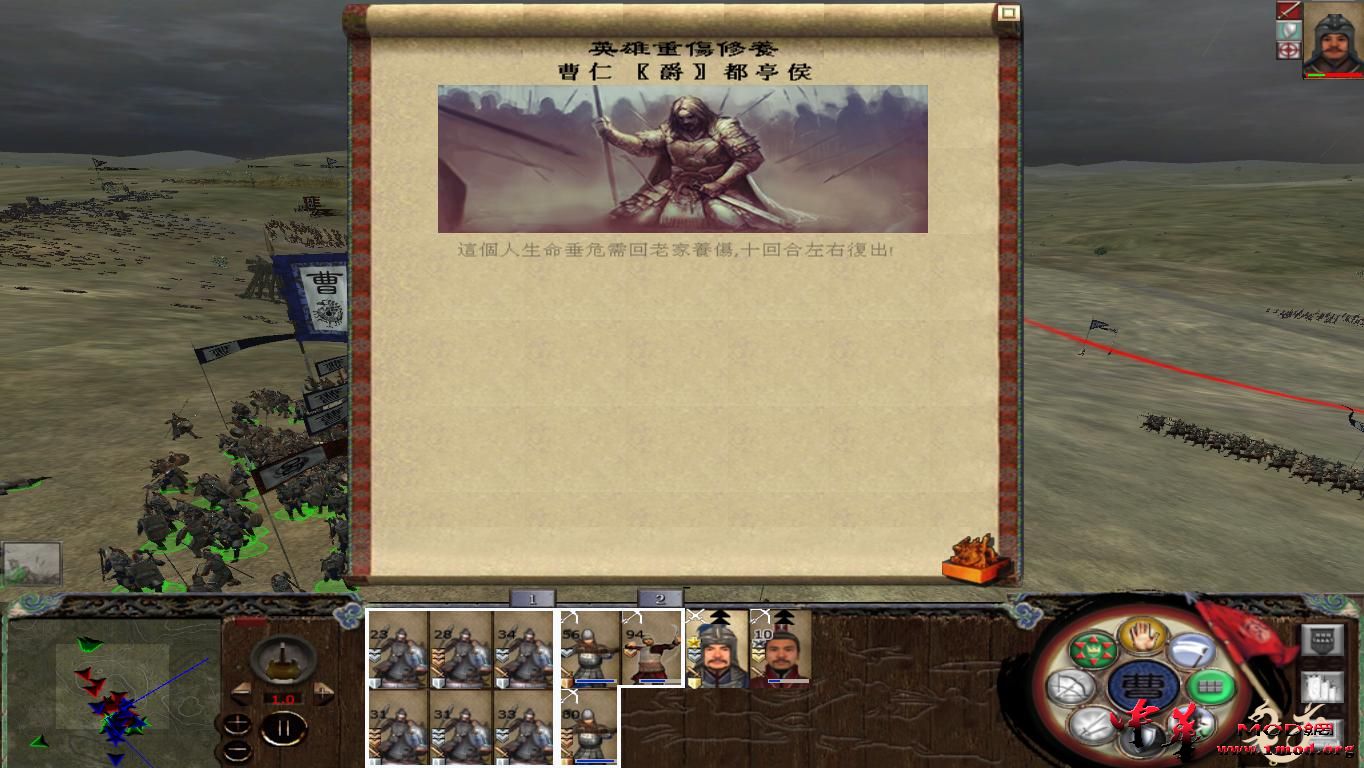Click the buildings panel button beside the radial menu
Viewport: 1364px width, 768px height.
(x=1322, y=686)
